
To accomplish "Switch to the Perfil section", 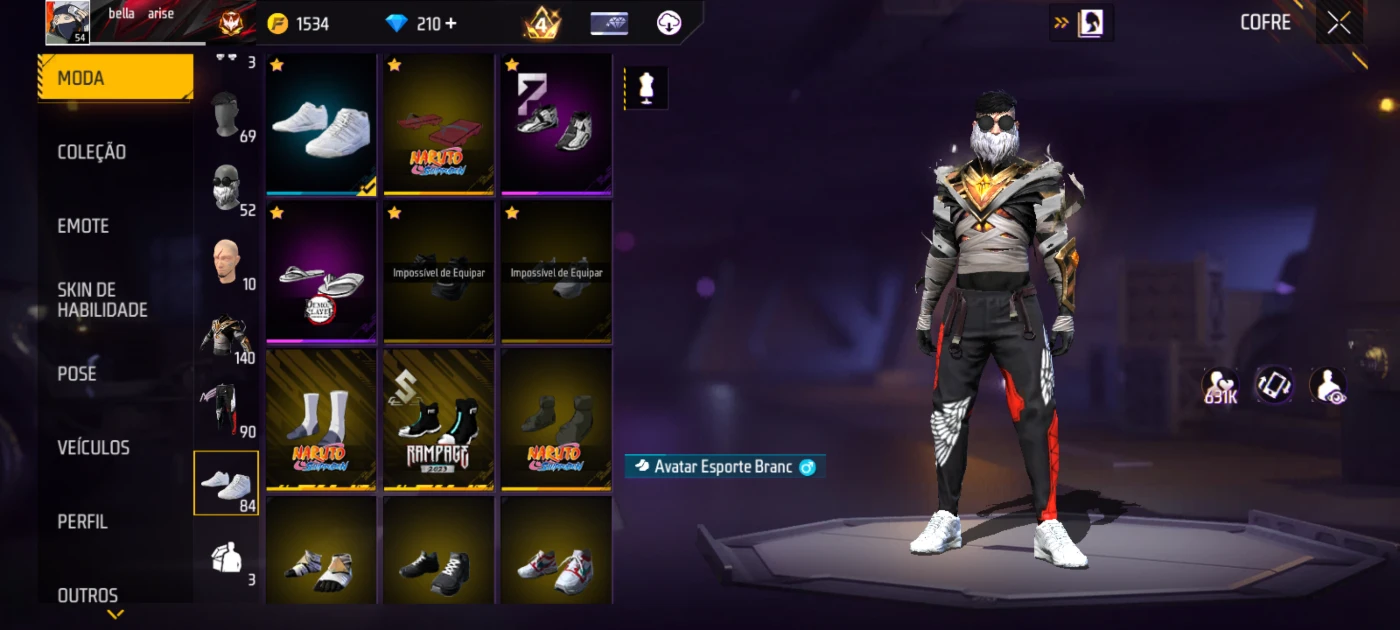I will tap(82, 521).
